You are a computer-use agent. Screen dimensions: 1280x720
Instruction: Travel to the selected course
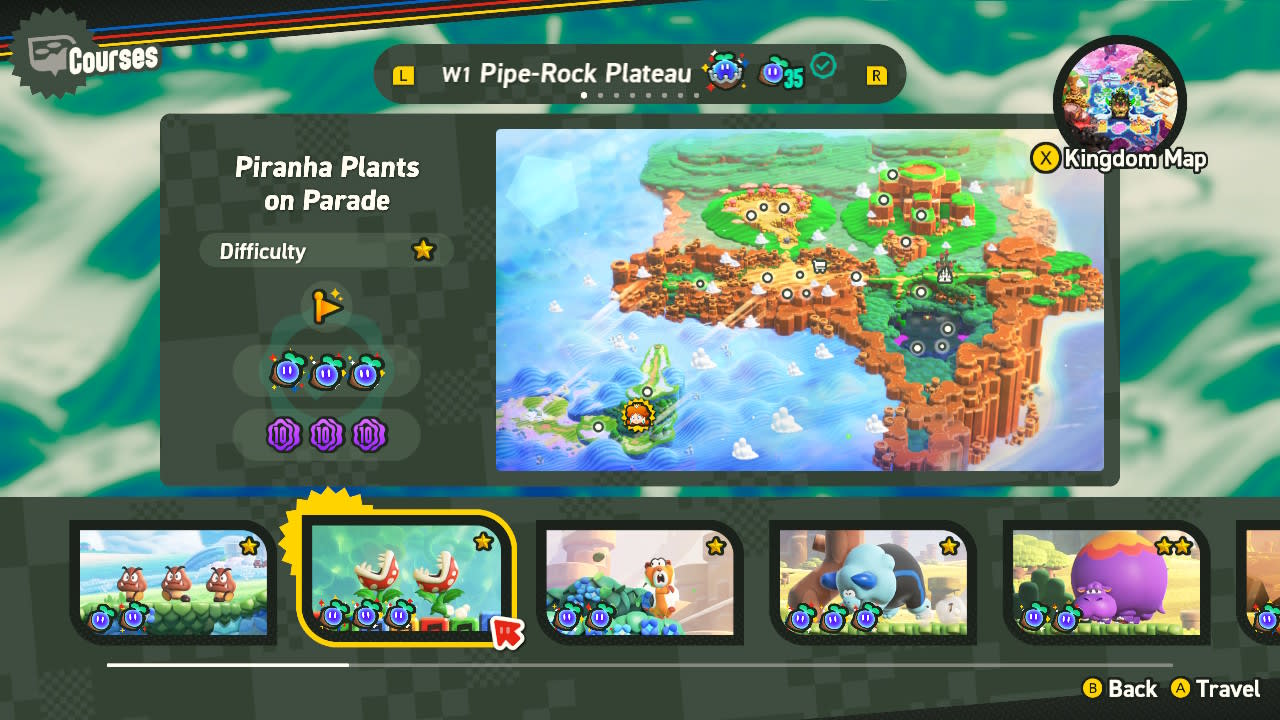[x=1216, y=689]
